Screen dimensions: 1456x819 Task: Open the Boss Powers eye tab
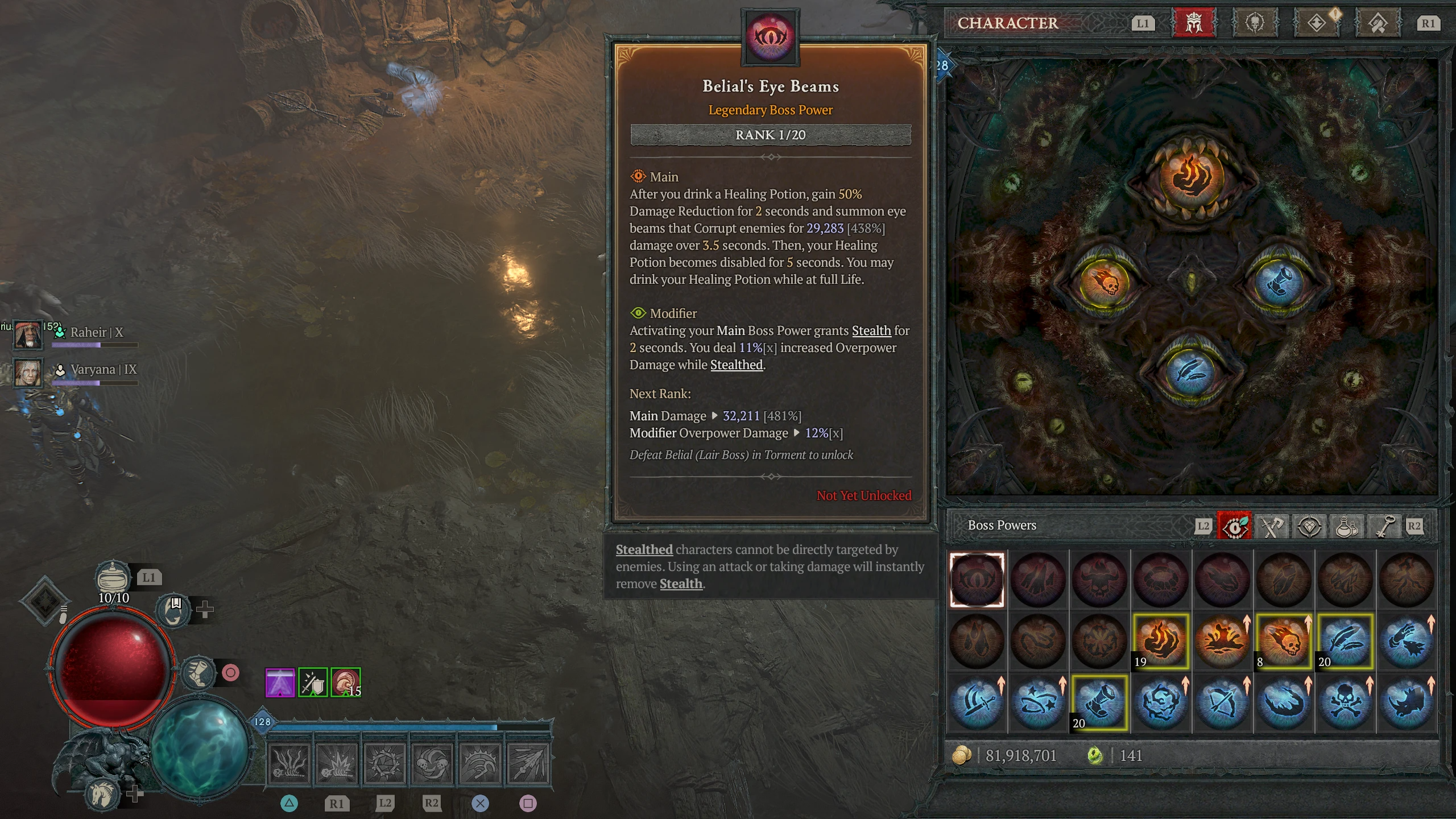(1235, 526)
